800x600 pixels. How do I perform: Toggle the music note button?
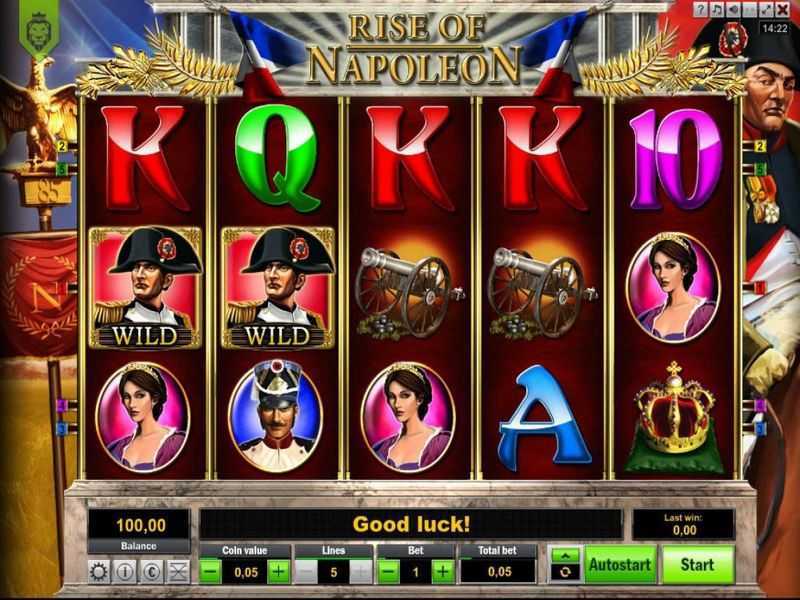tap(718, 10)
